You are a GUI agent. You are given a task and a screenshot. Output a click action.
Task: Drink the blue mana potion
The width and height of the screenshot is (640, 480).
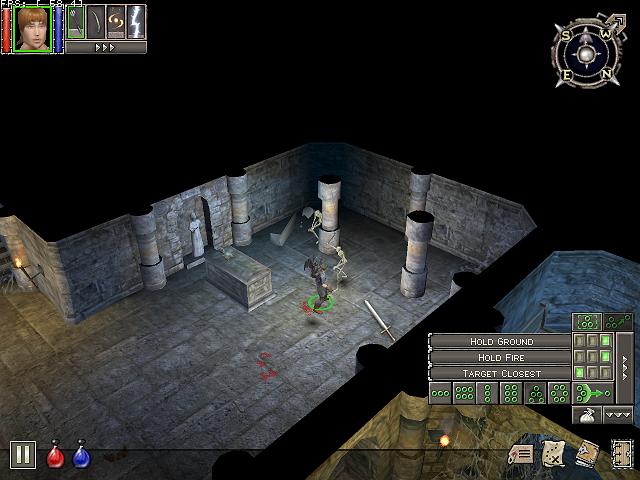coord(82,456)
